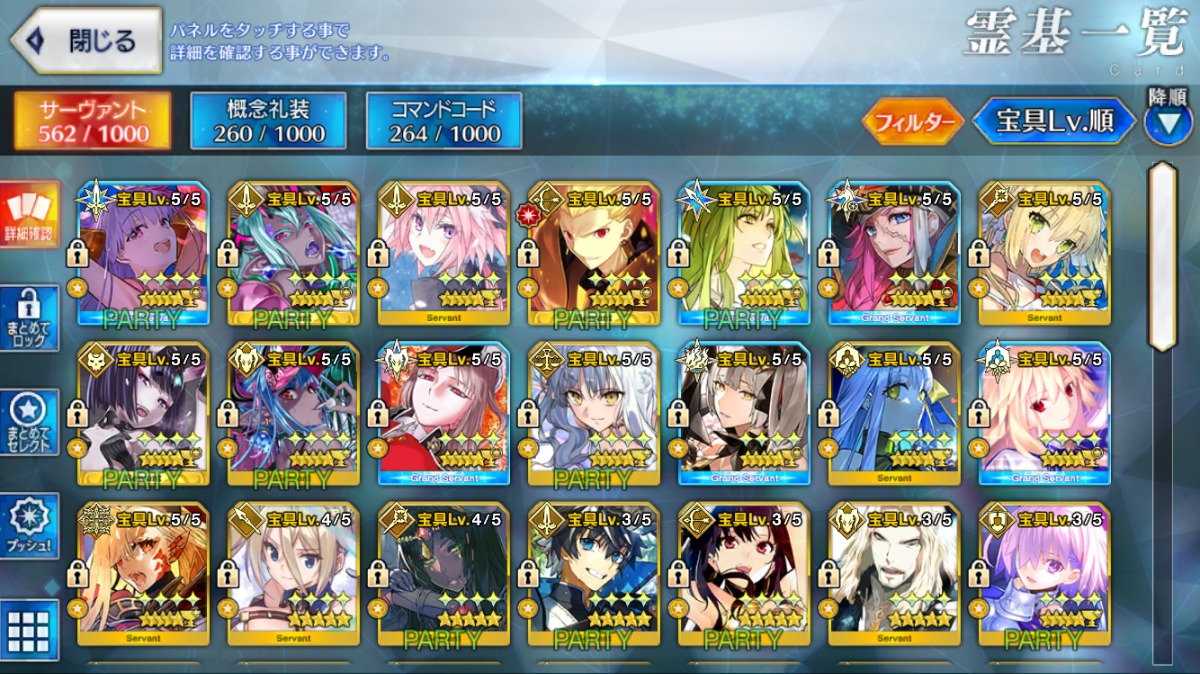Activate the 詳細確認 detail check button
The height and width of the screenshot is (674, 1200).
click(29, 215)
